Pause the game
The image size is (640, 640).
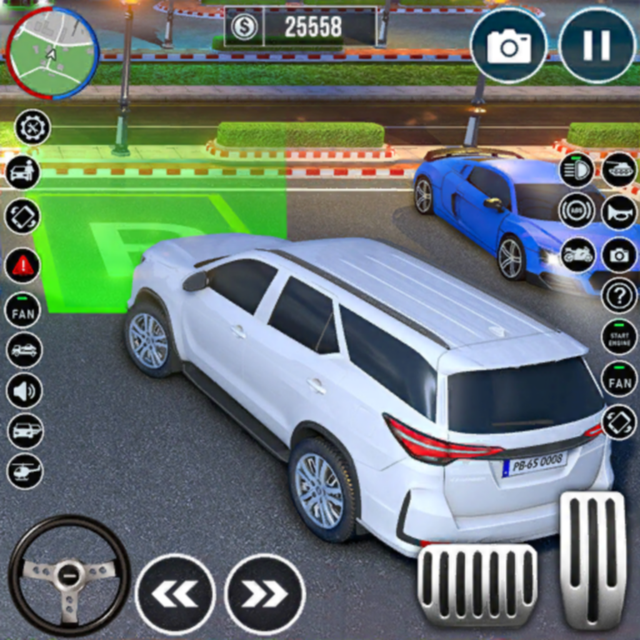[x=596, y=45]
